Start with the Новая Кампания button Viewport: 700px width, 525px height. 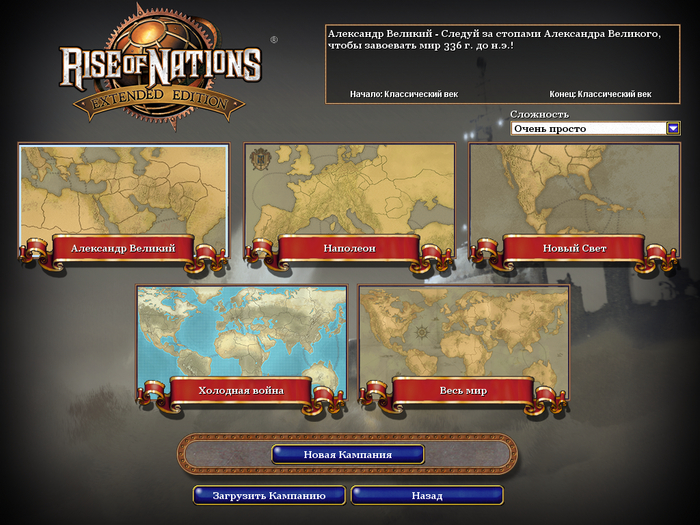[347, 454]
